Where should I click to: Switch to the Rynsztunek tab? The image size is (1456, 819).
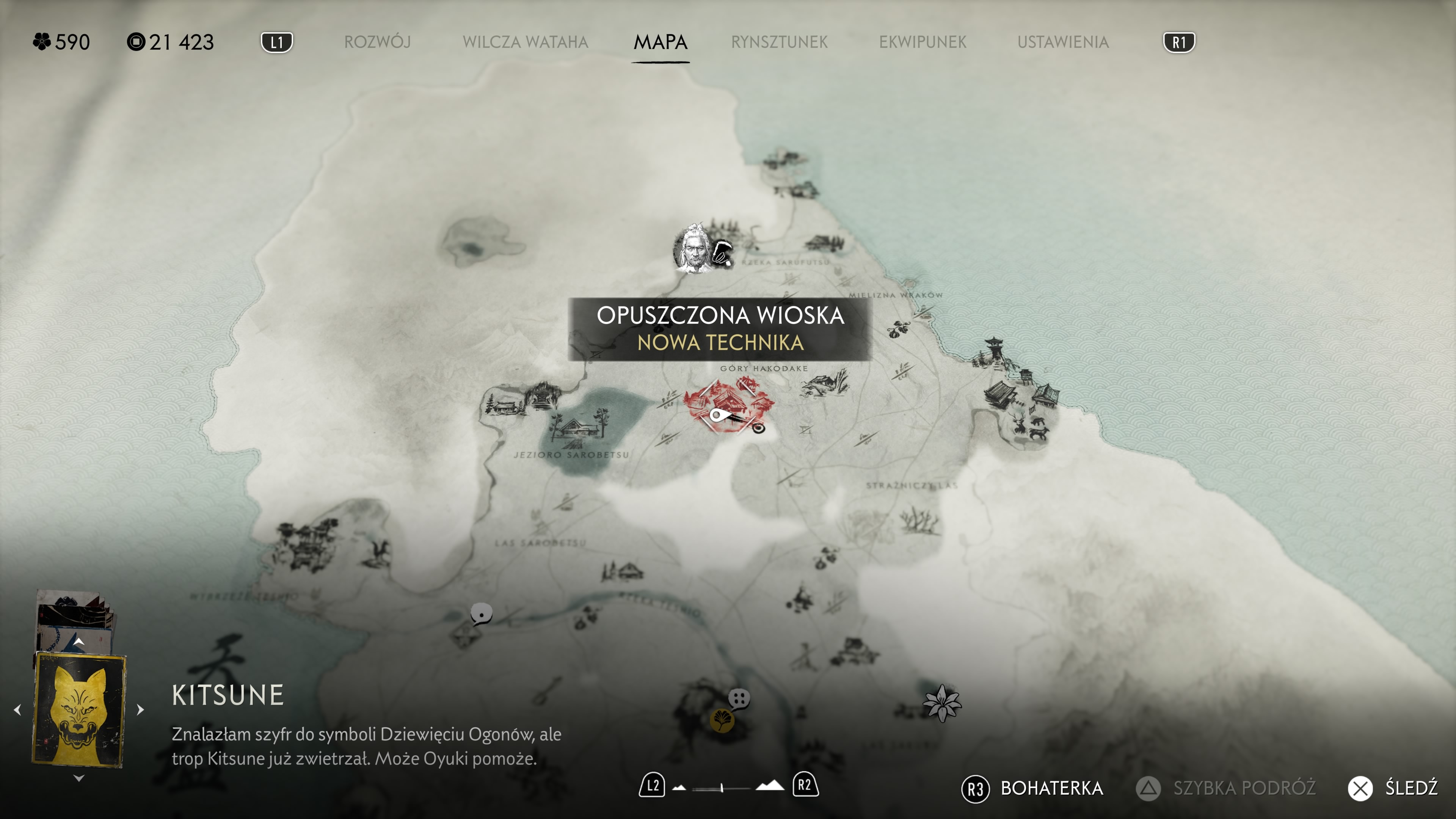[779, 42]
